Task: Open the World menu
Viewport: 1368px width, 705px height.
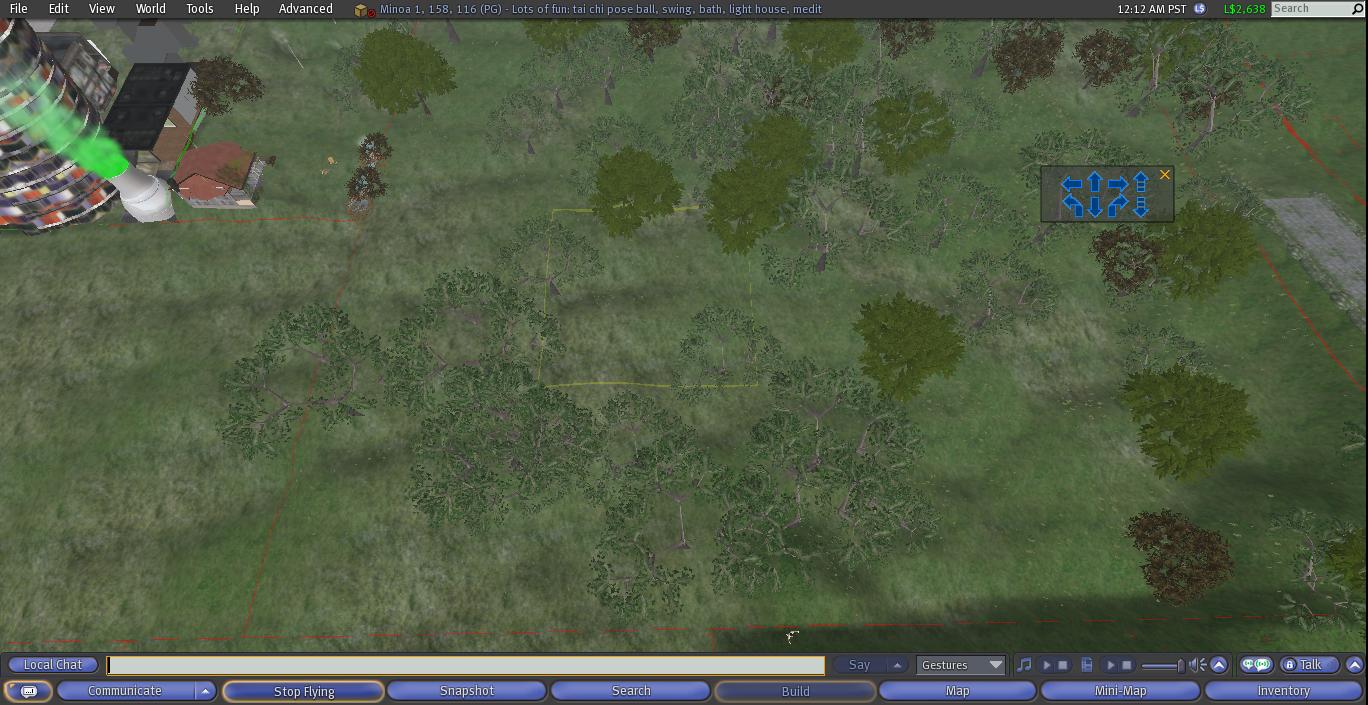Action: (x=150, y=9)
